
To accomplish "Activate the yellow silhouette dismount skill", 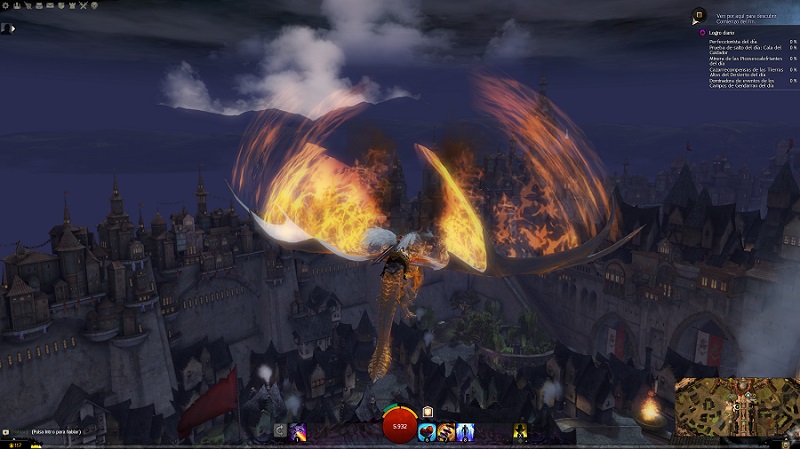I will [x=520, y=432].
